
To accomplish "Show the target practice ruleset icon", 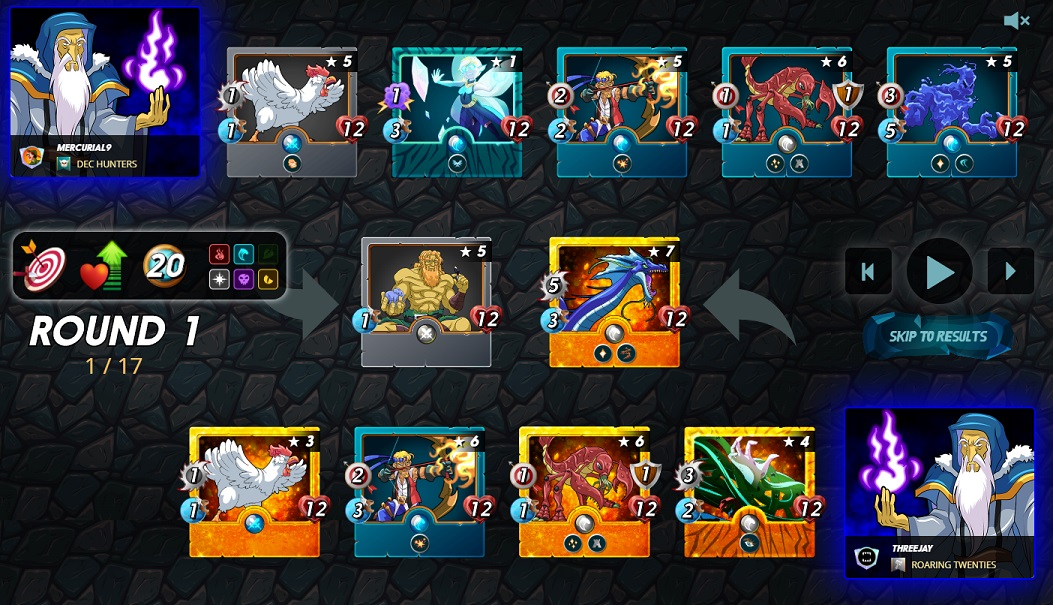I will (43, 267).
